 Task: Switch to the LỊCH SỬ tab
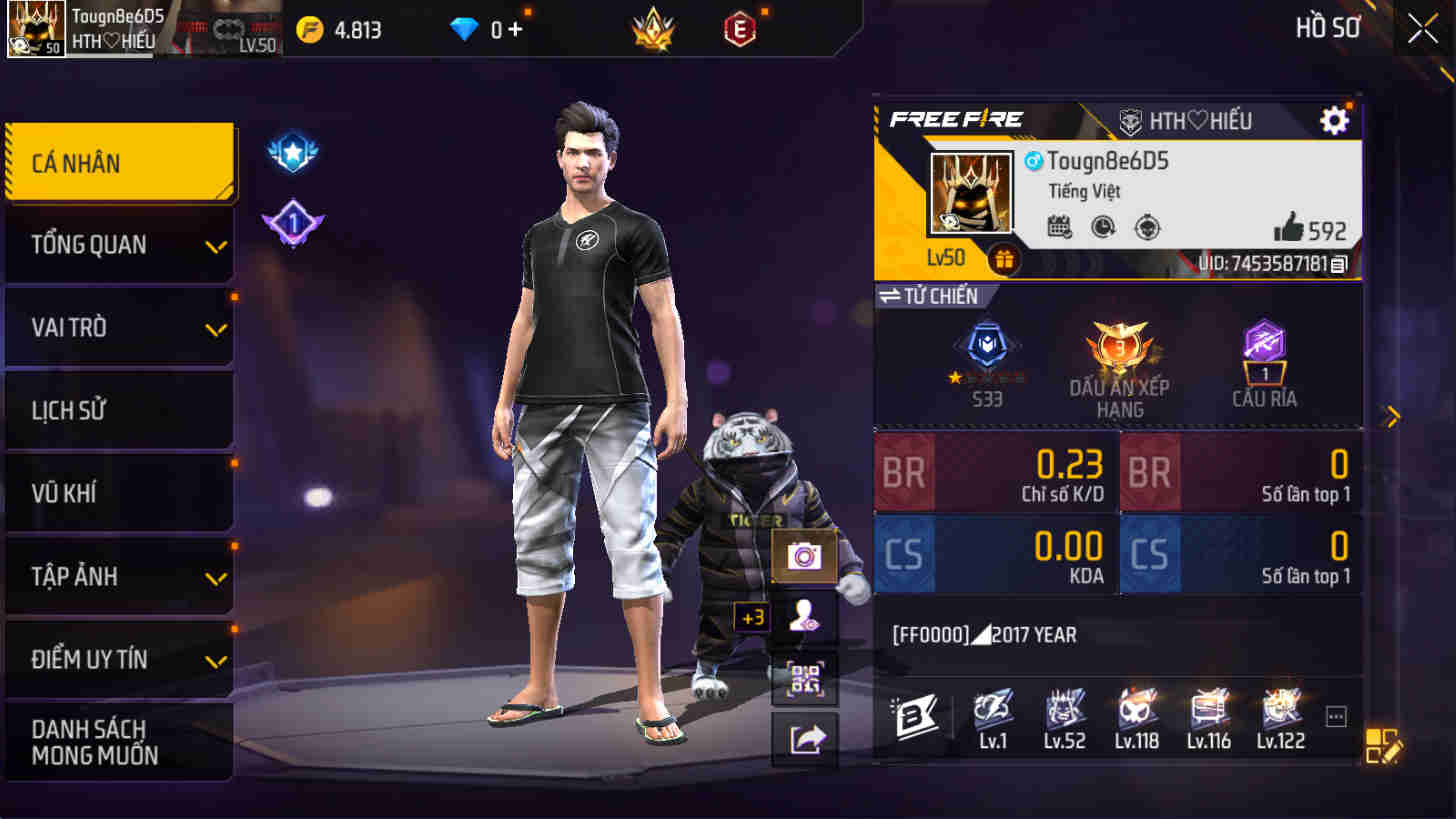[119, 410]
